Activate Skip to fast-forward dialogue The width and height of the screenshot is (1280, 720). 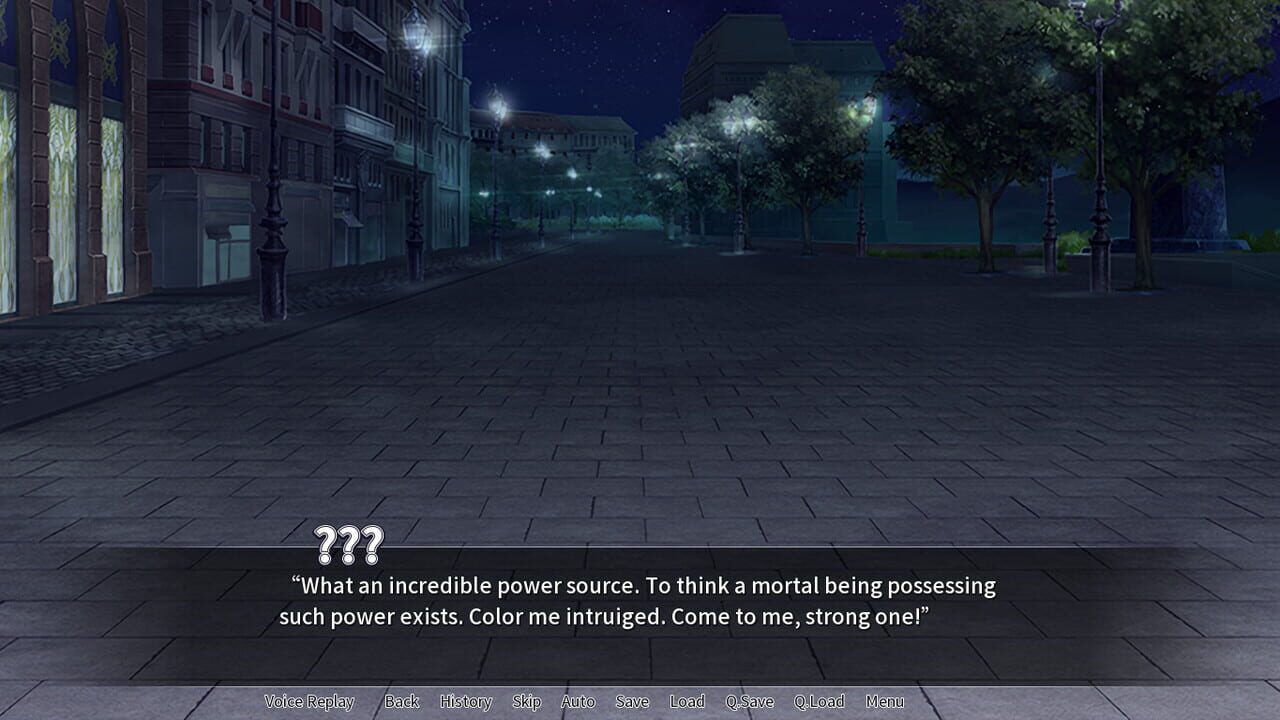click(x=527, y=701)
